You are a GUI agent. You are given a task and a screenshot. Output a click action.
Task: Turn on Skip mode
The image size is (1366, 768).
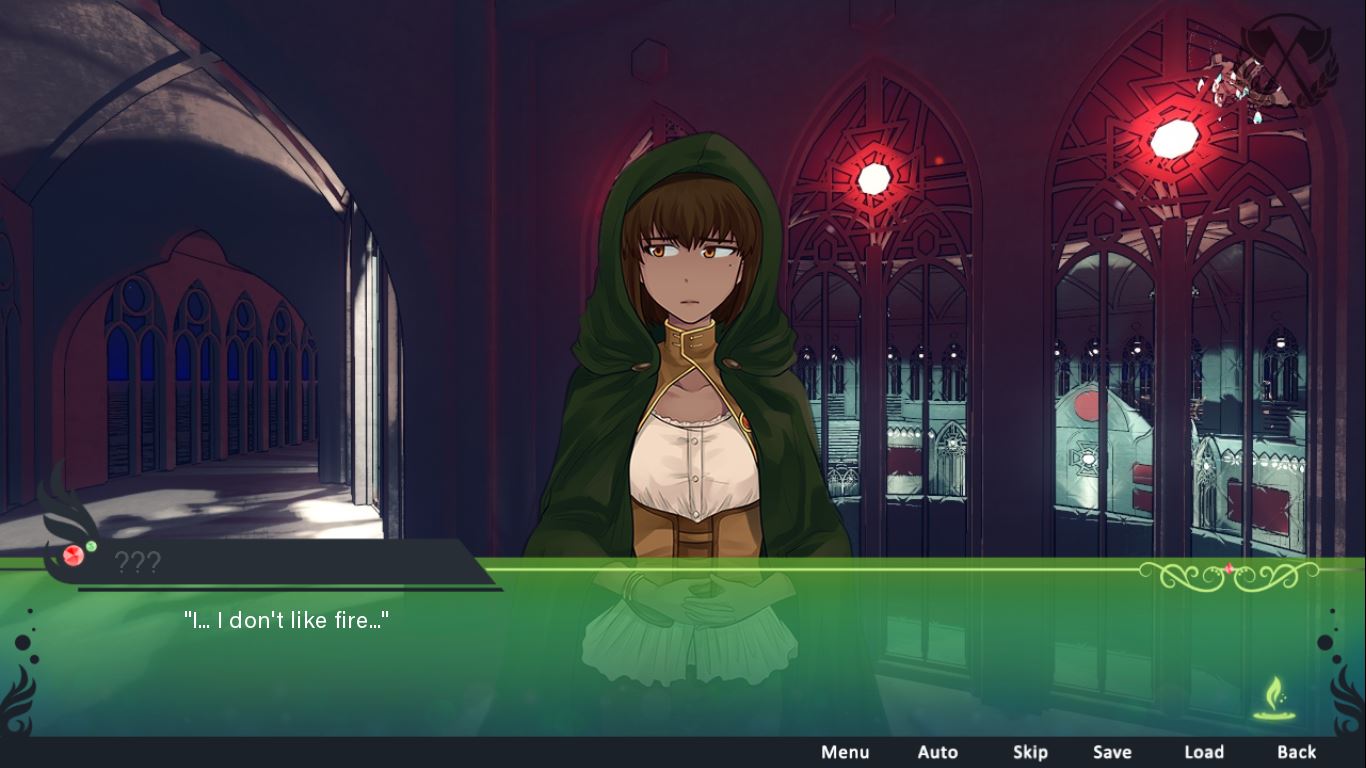pos(1030,752)
